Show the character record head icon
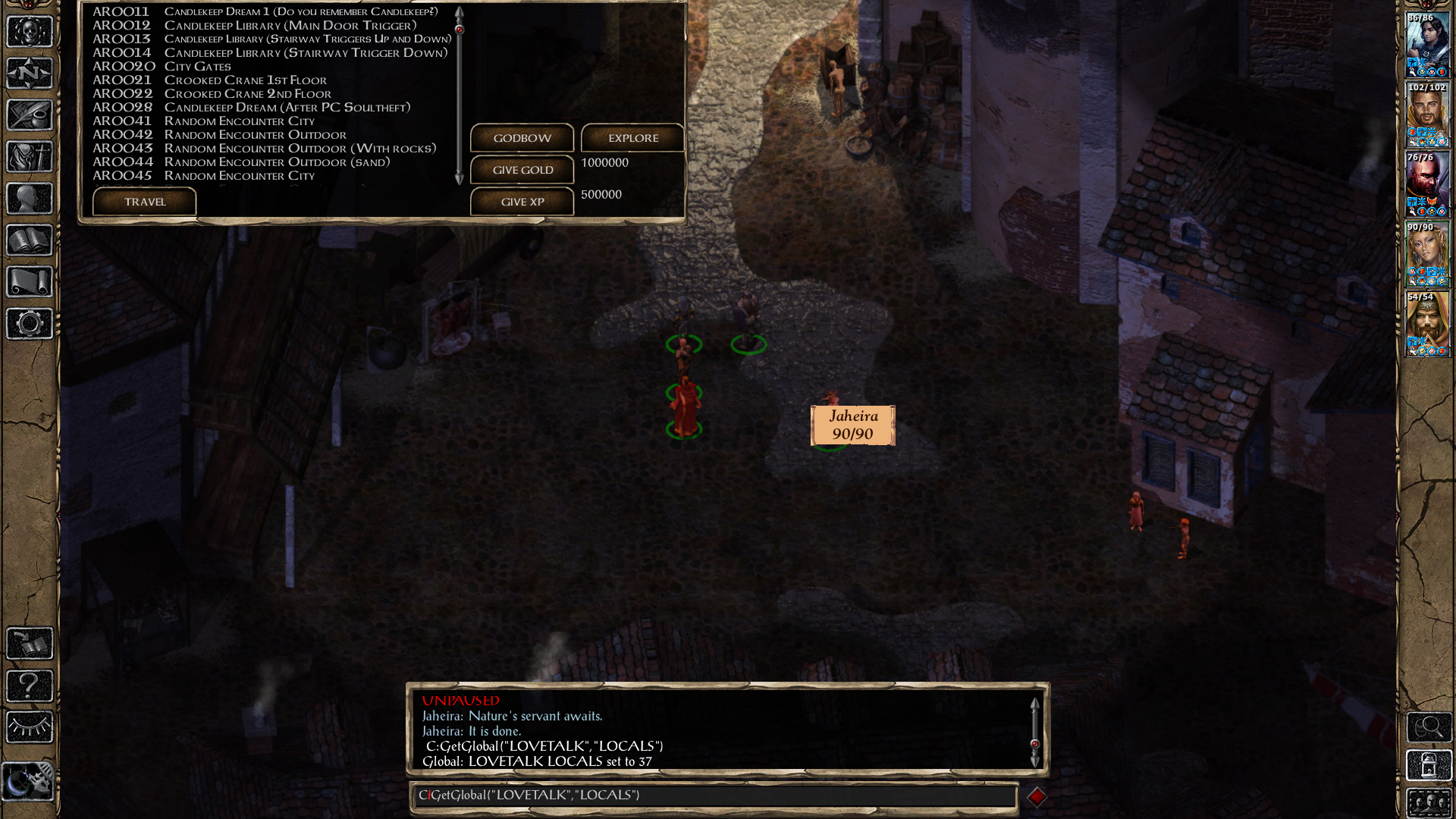The image size is (1456, 819). [30, 199]
